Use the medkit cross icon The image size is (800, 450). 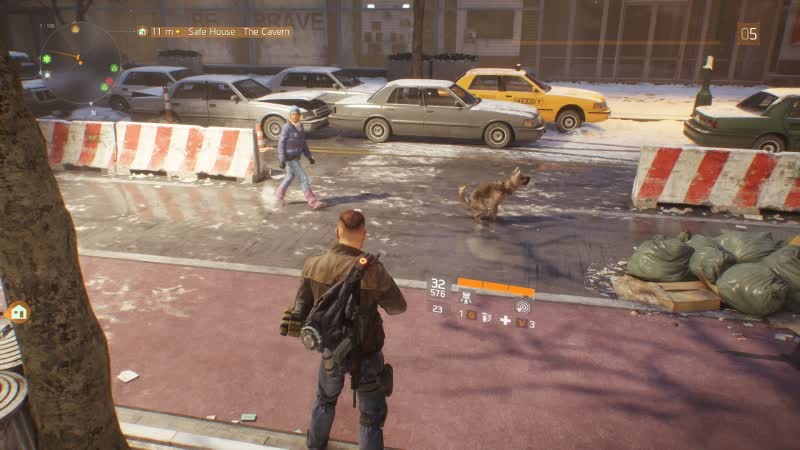(505, 321)
